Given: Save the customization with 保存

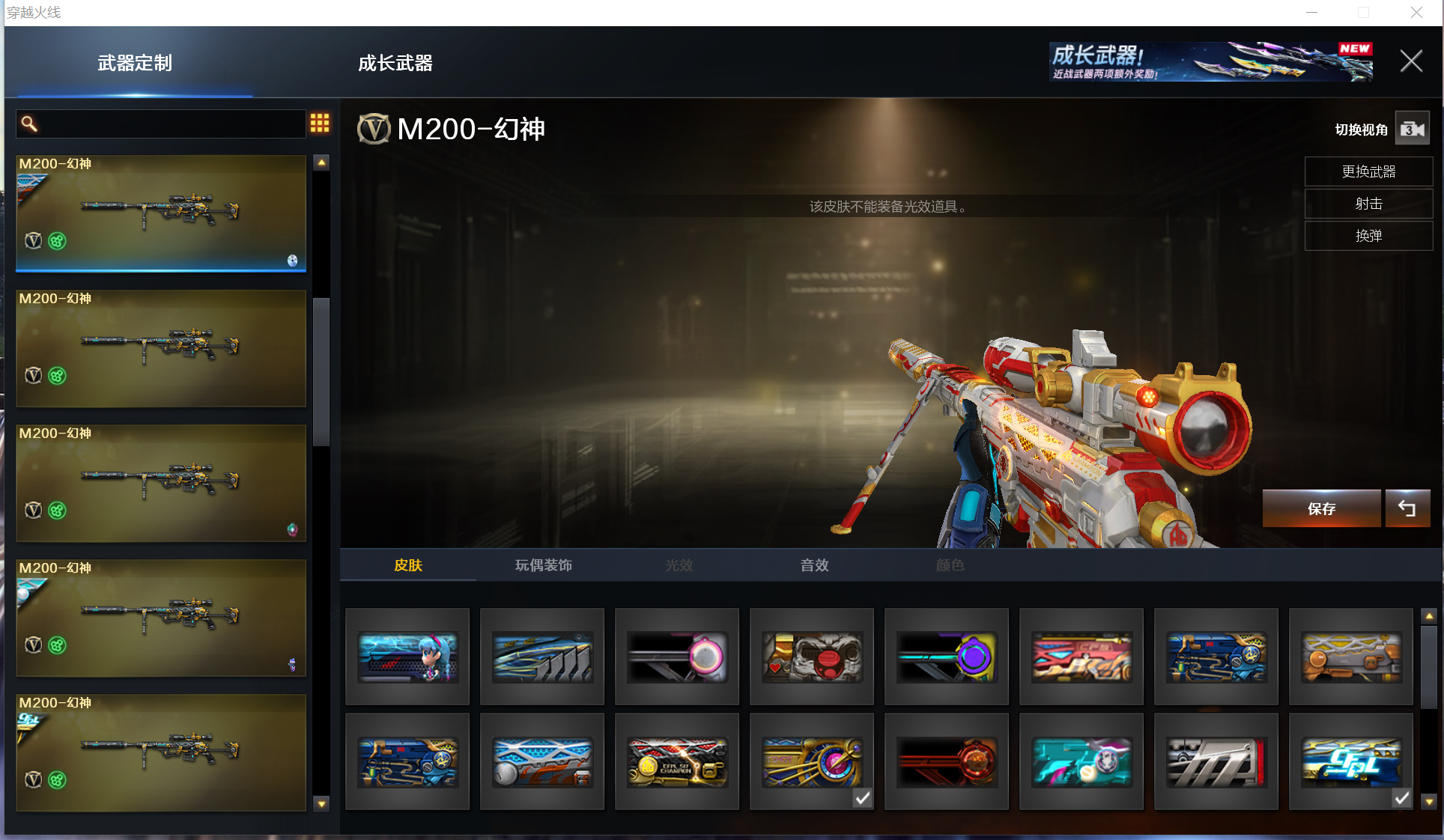Looking at the screenshot, I should (1321, 509).
